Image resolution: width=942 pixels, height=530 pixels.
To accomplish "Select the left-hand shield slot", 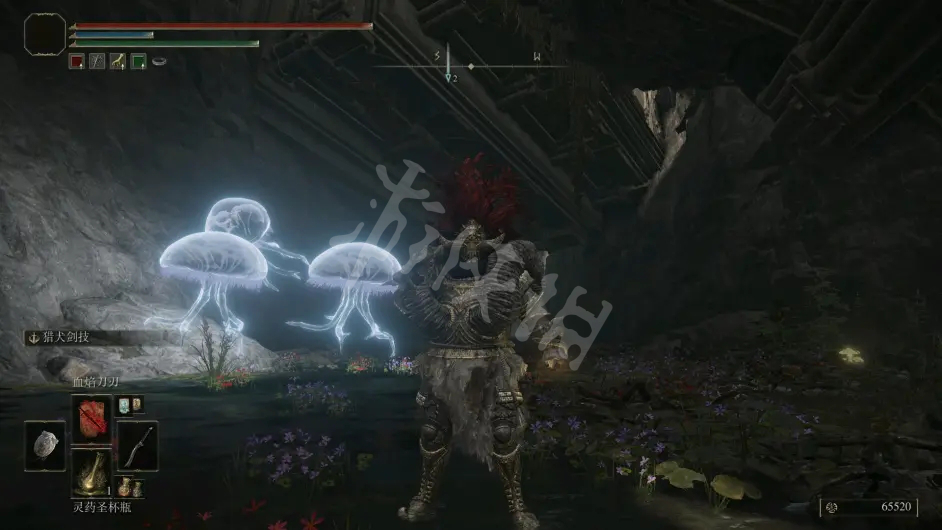I will (44, 446).
